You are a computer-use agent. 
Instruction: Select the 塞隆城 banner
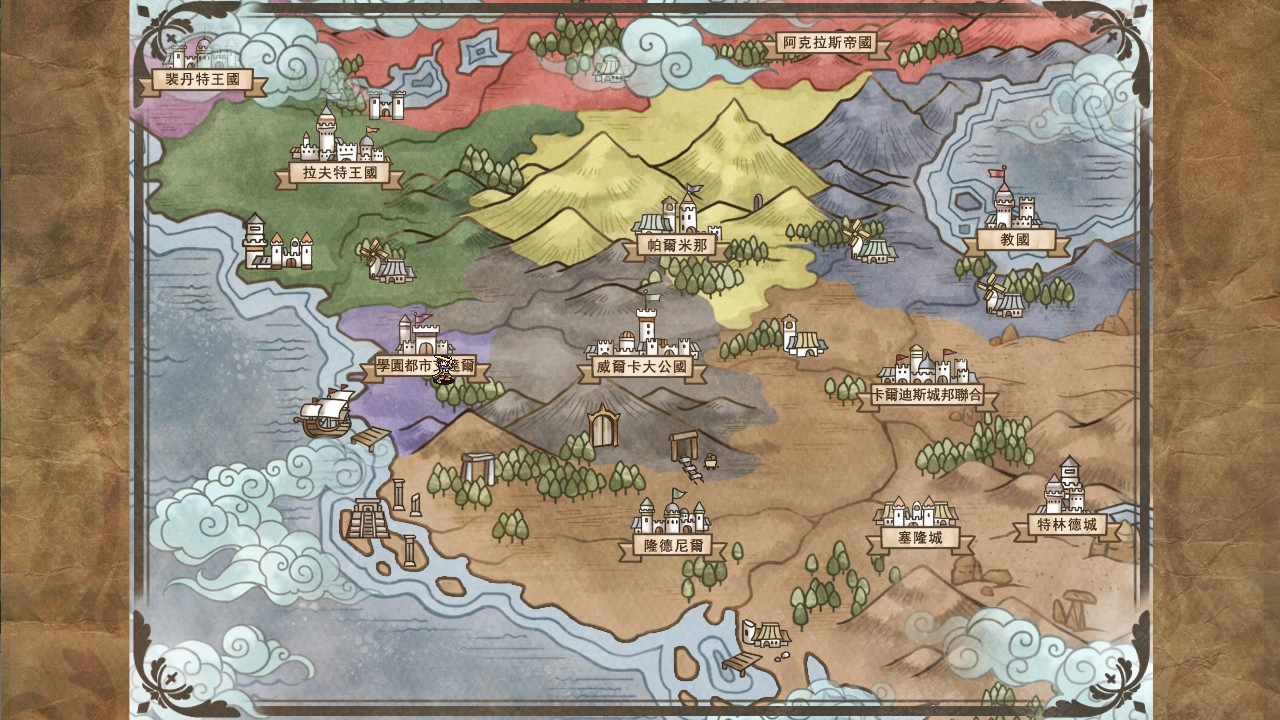click(920, 538)
